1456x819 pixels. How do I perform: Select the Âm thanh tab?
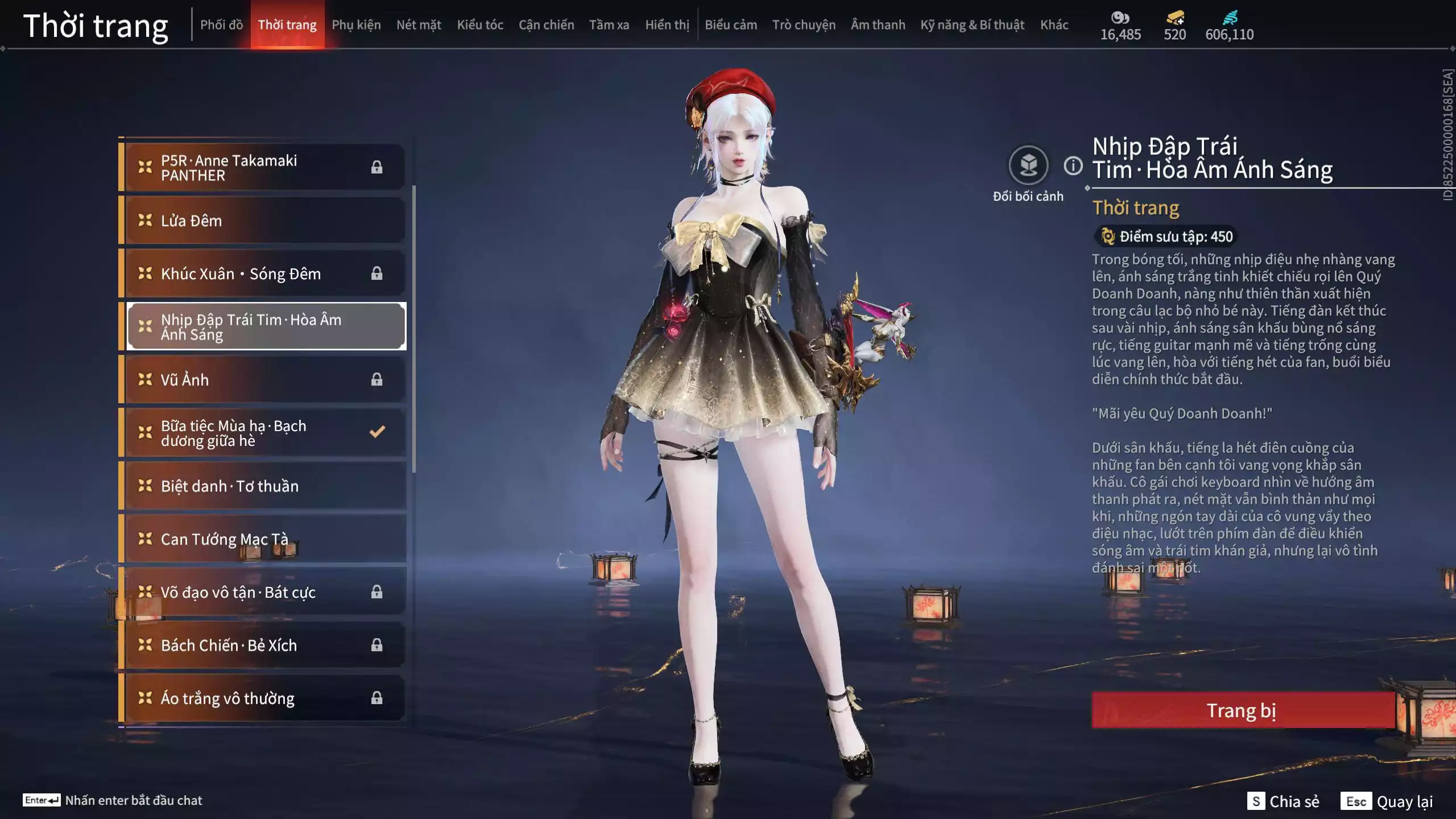click(878, 25)
